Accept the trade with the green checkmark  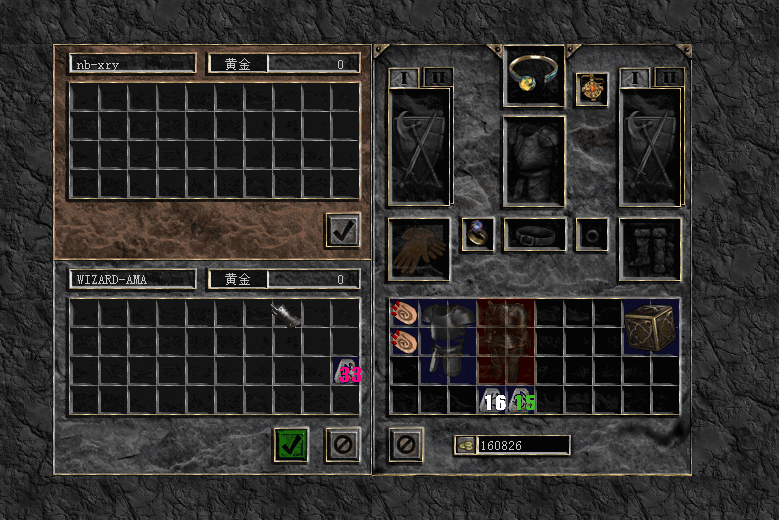pyautogui.click(x=291, y=444)
